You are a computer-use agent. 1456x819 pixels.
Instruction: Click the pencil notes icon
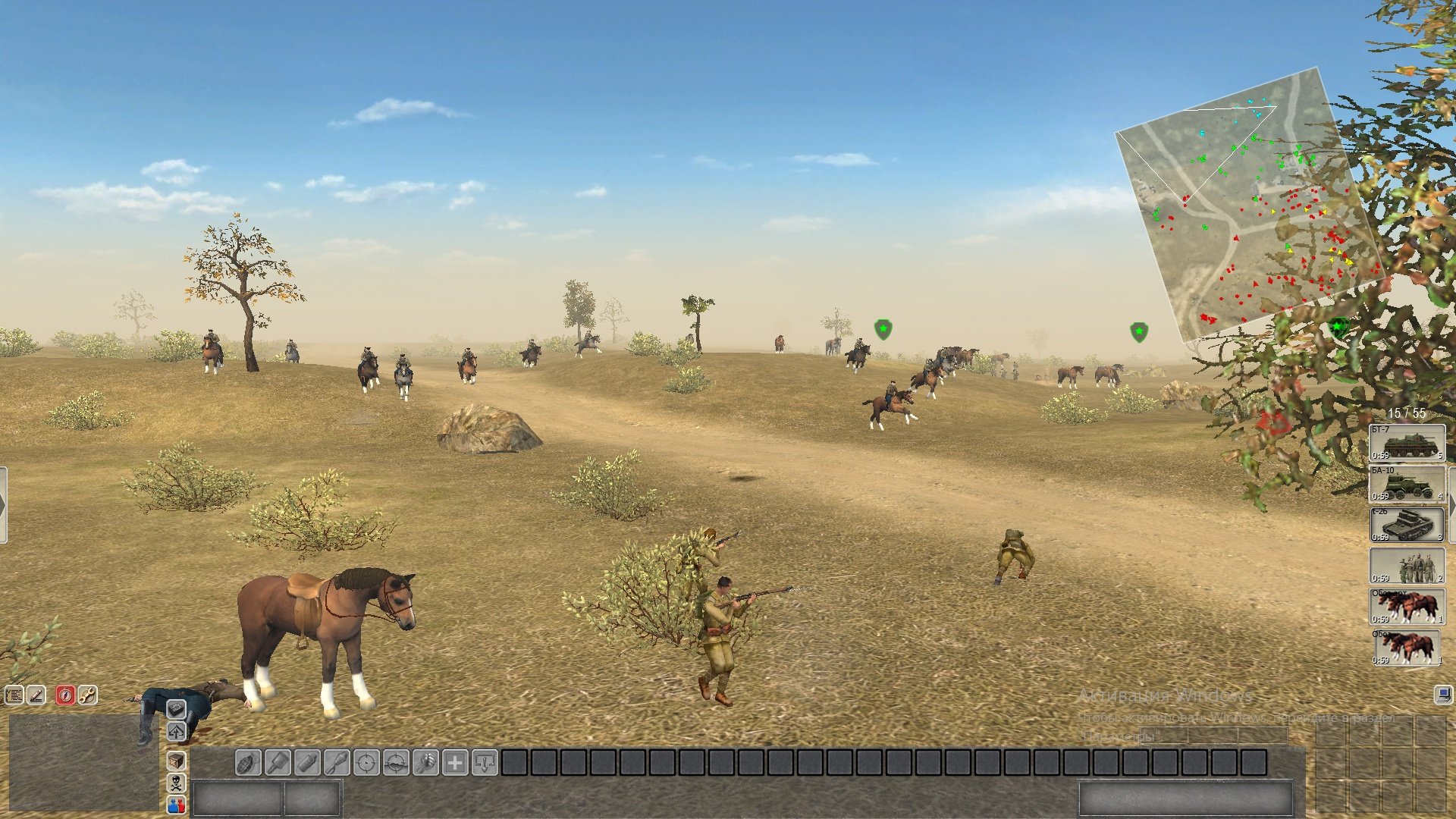tap(36, 695)
